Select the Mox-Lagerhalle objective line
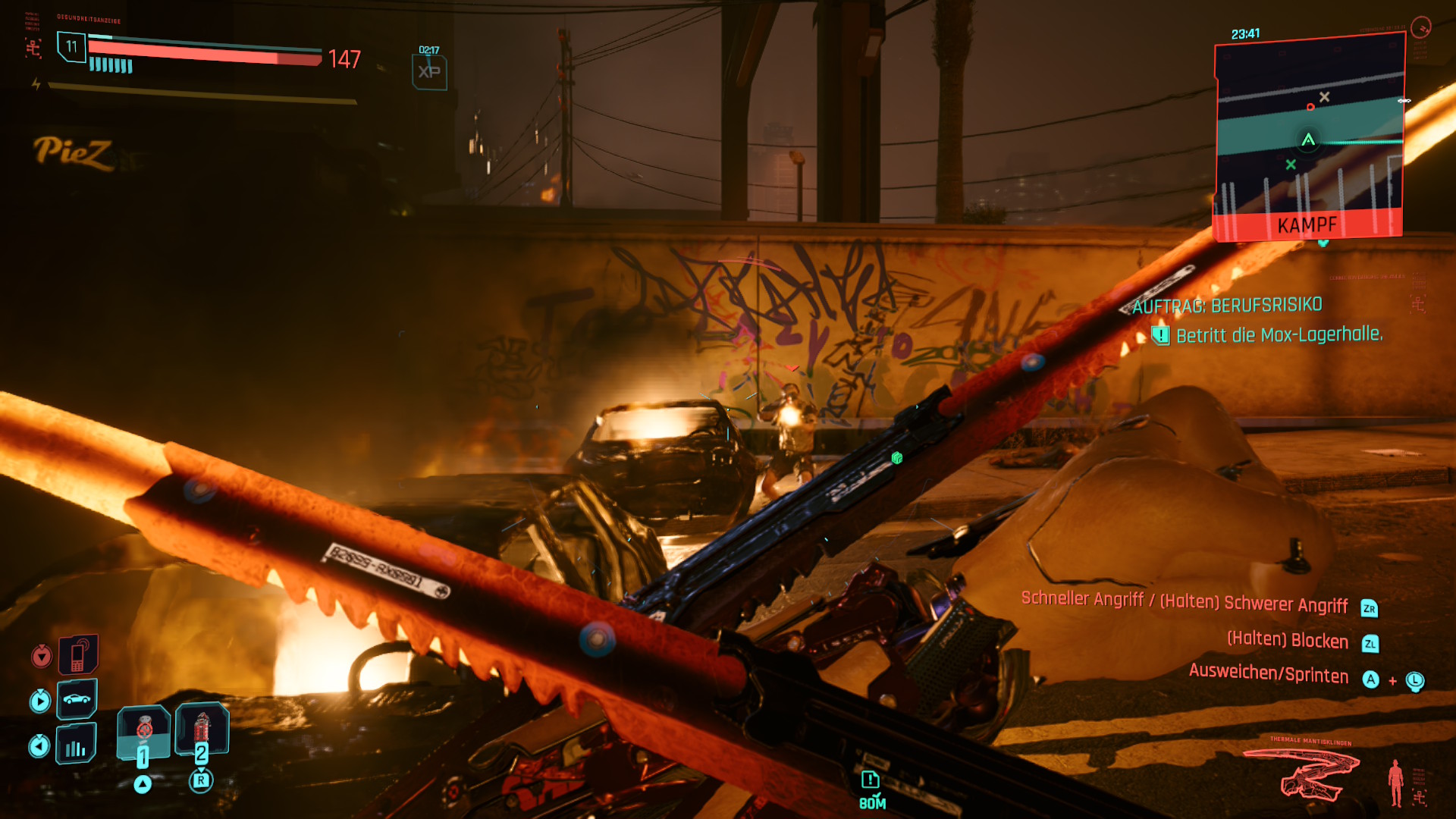The height and width of the screenshot is (819, 1456). pos(1279,335)
